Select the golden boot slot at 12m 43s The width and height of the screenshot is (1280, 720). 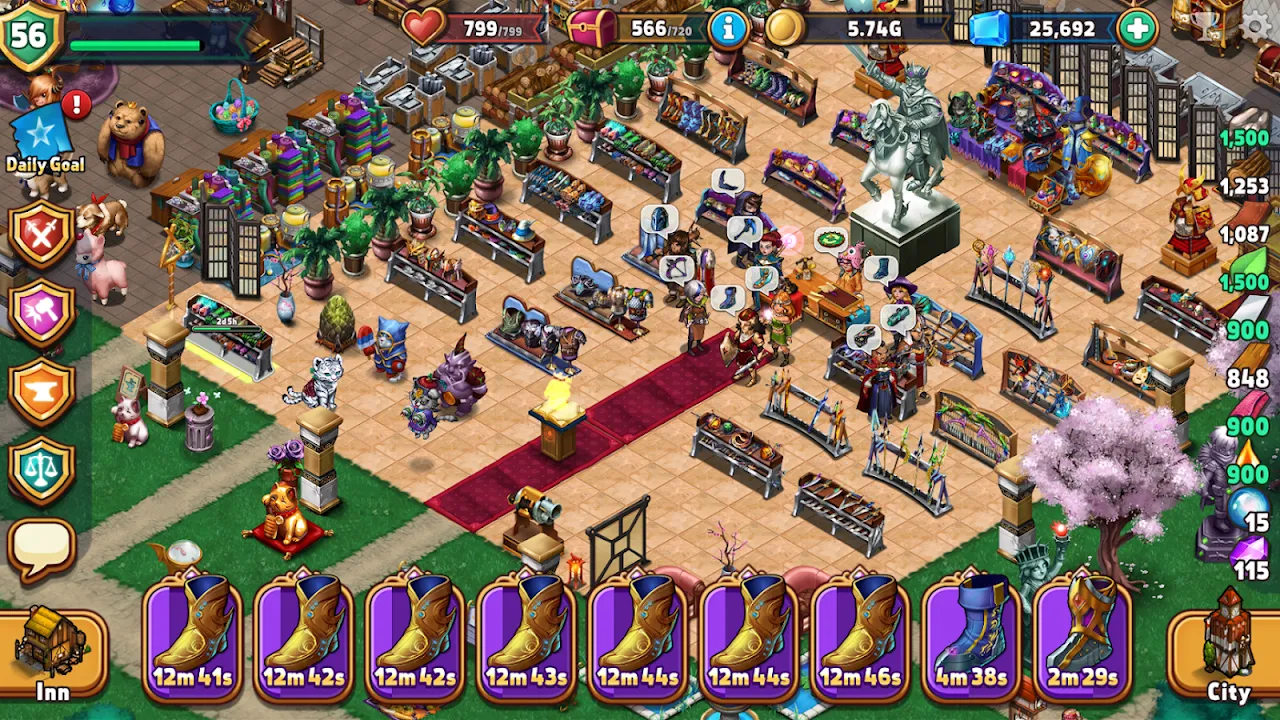[526, 635]
